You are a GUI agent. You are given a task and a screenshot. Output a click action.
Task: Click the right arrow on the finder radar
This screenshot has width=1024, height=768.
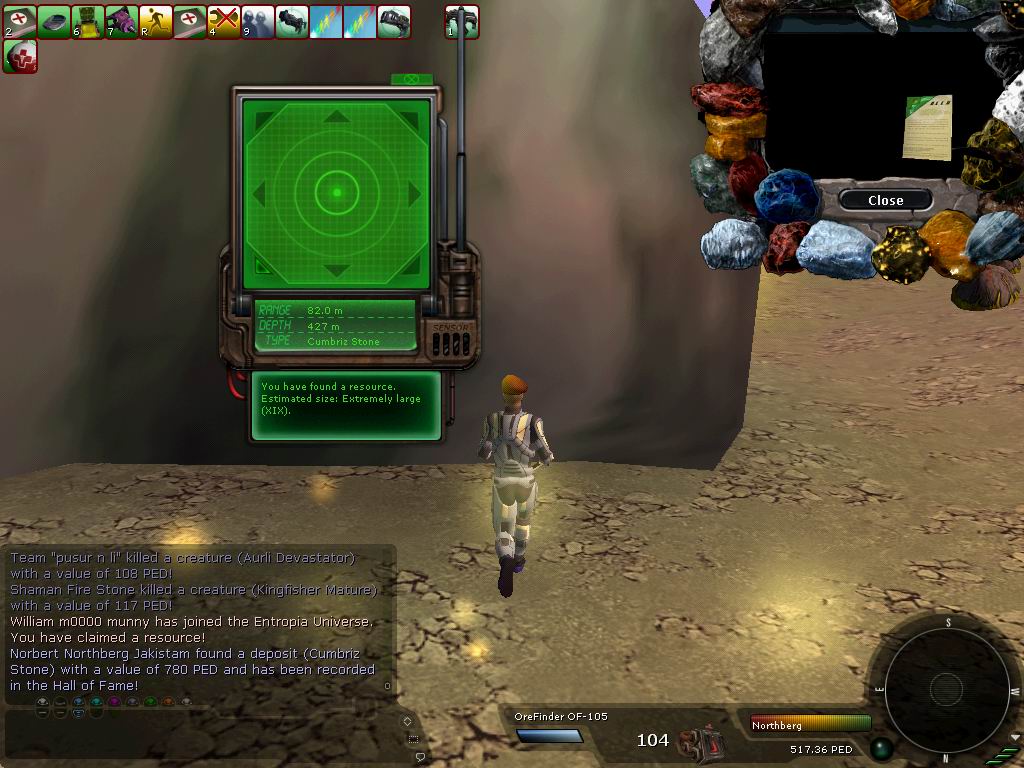(413, 192)
